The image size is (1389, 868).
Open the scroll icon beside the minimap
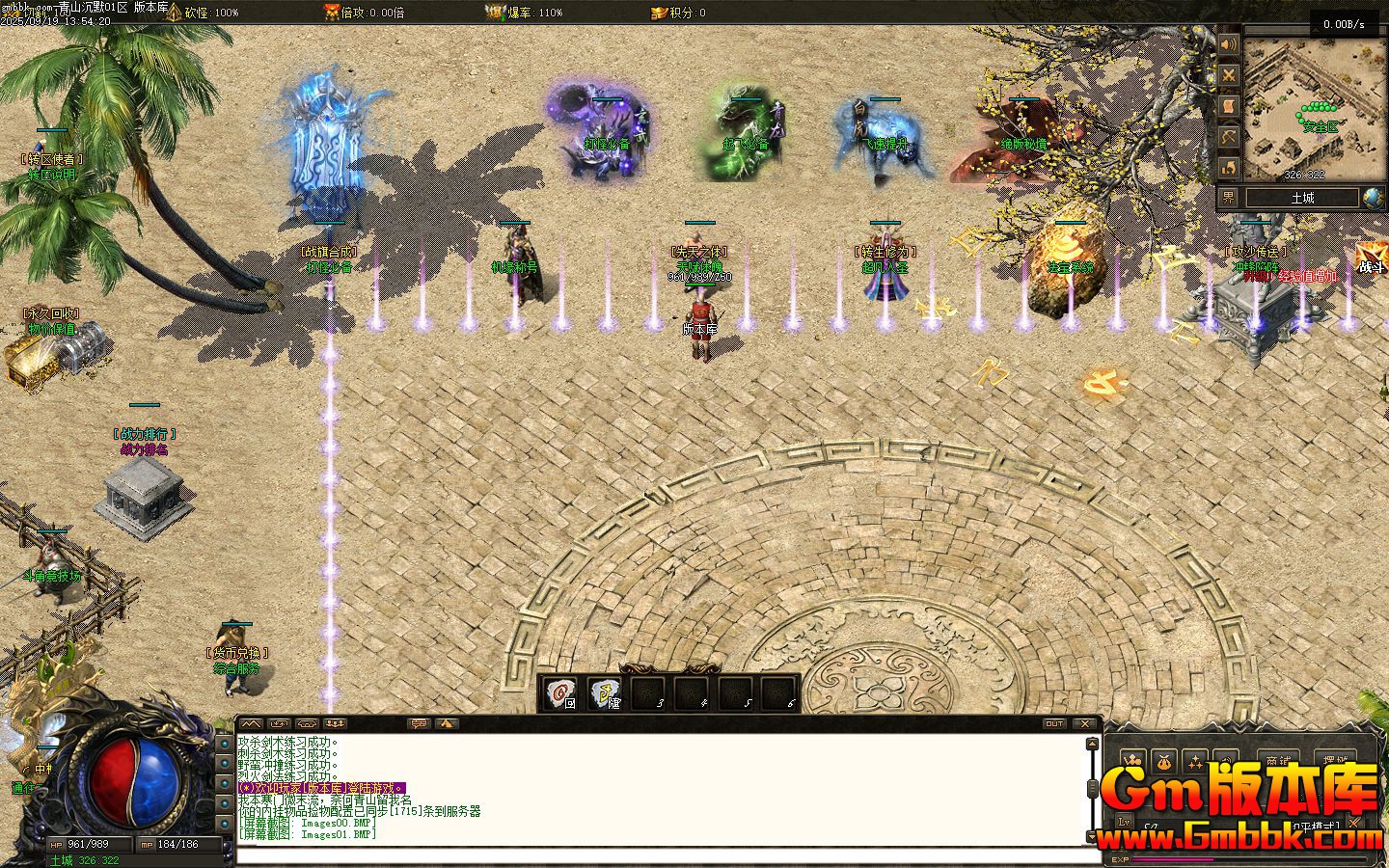coord(1228,106)
